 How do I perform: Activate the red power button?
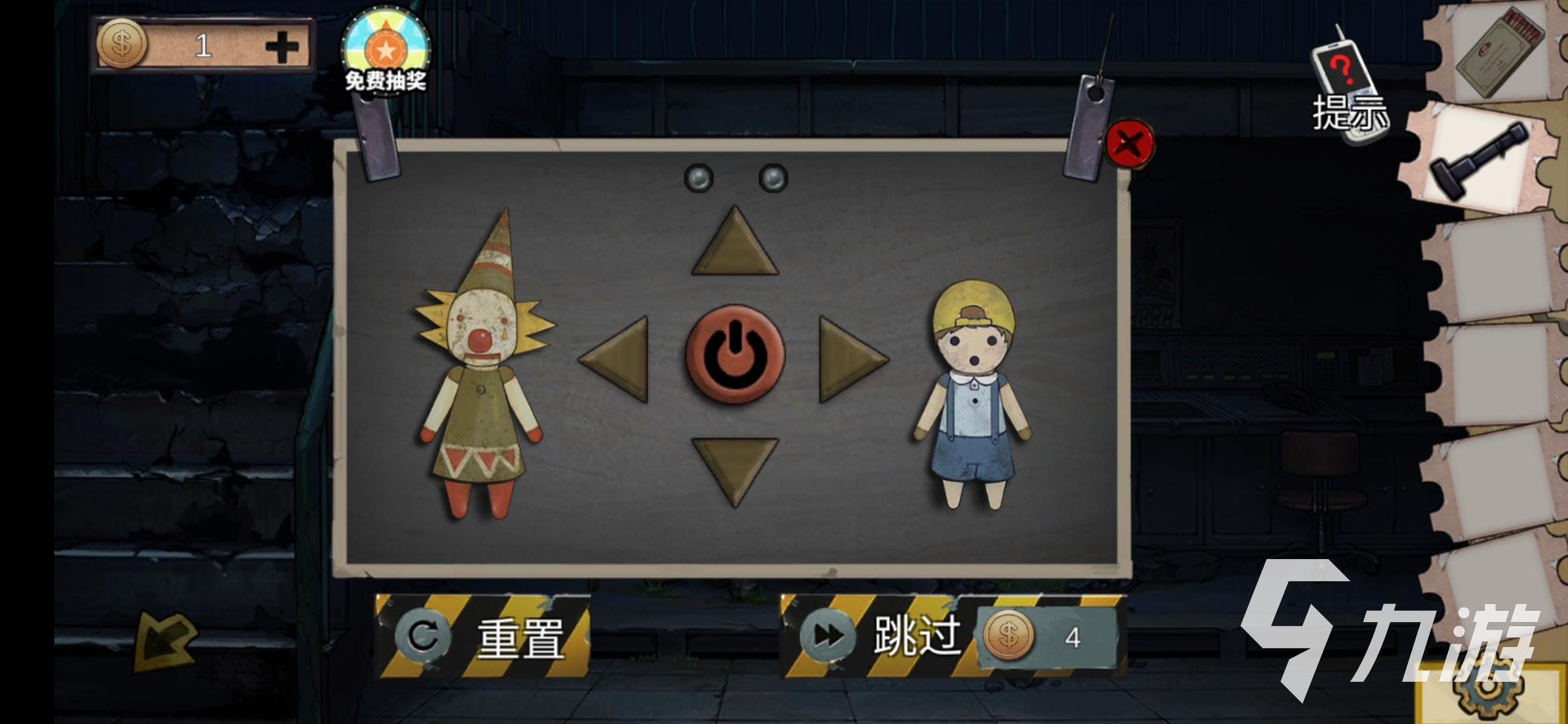pyautogui.click(x=735, y=355)
